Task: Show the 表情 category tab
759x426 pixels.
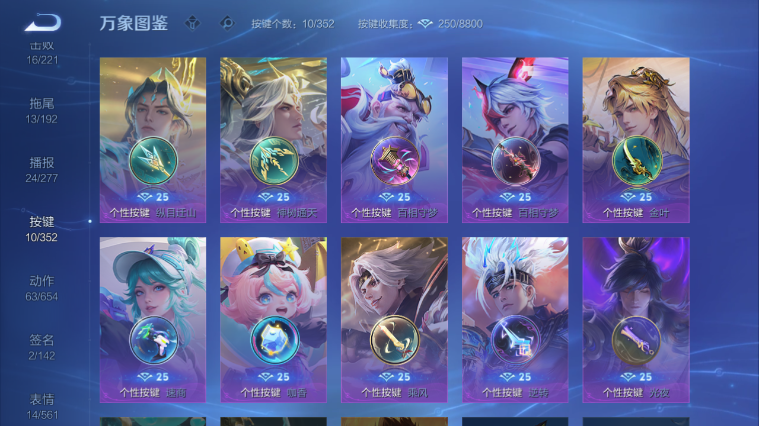Action: tap(42, 405)
